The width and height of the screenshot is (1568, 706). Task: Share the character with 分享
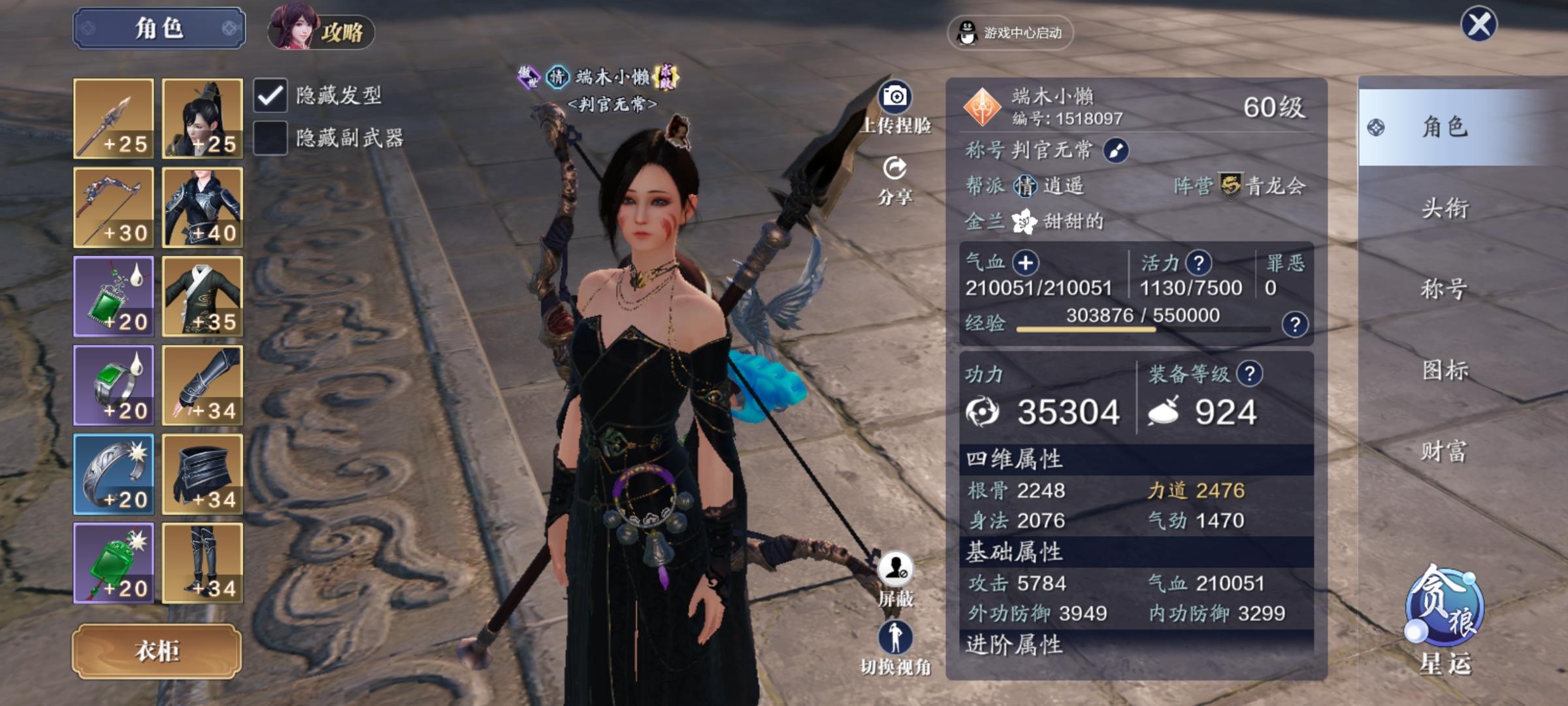pyautogui.click(x=895, y=180)
